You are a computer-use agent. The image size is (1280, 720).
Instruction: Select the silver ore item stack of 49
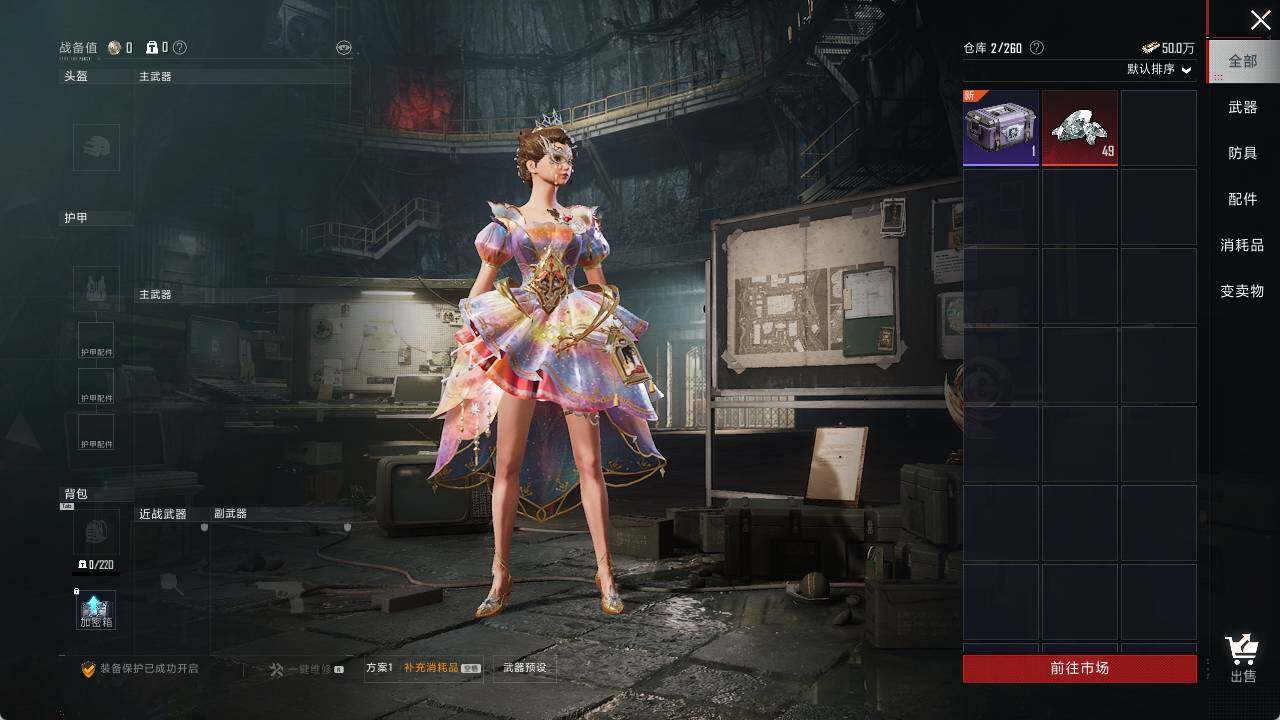coord(1080,128)
